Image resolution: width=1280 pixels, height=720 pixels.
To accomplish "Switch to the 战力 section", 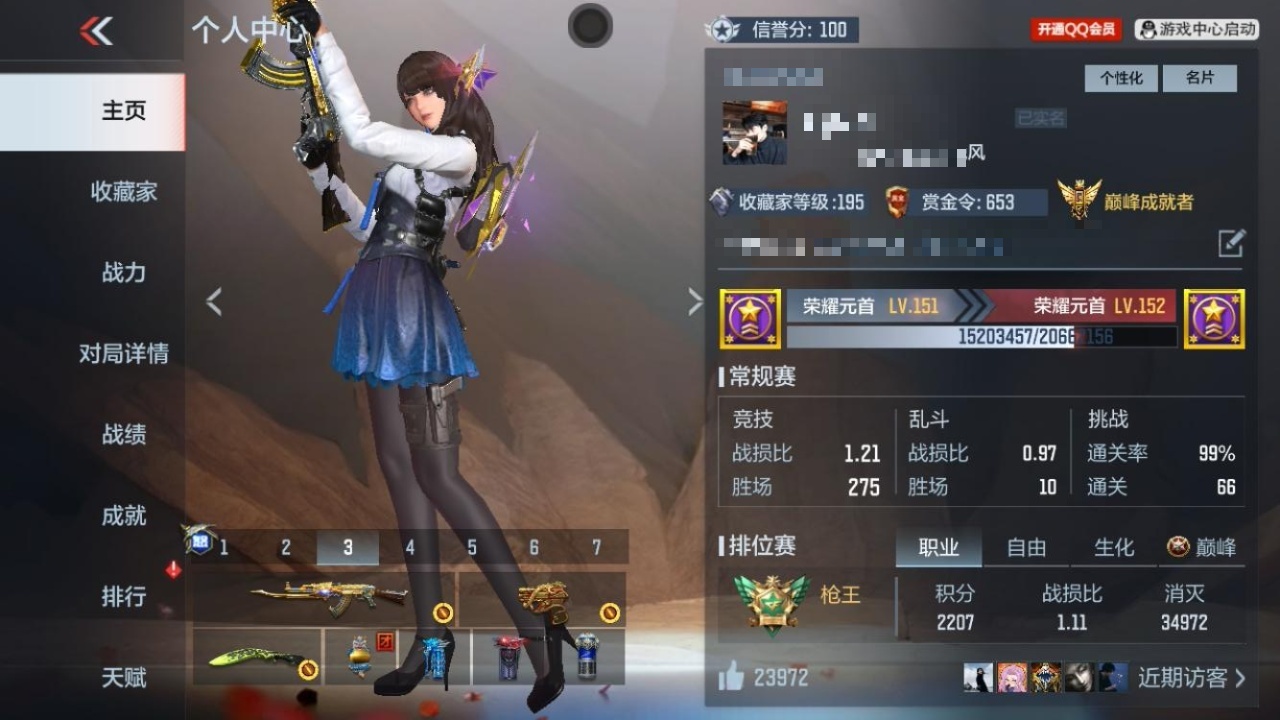I will [x=123, y=272].
